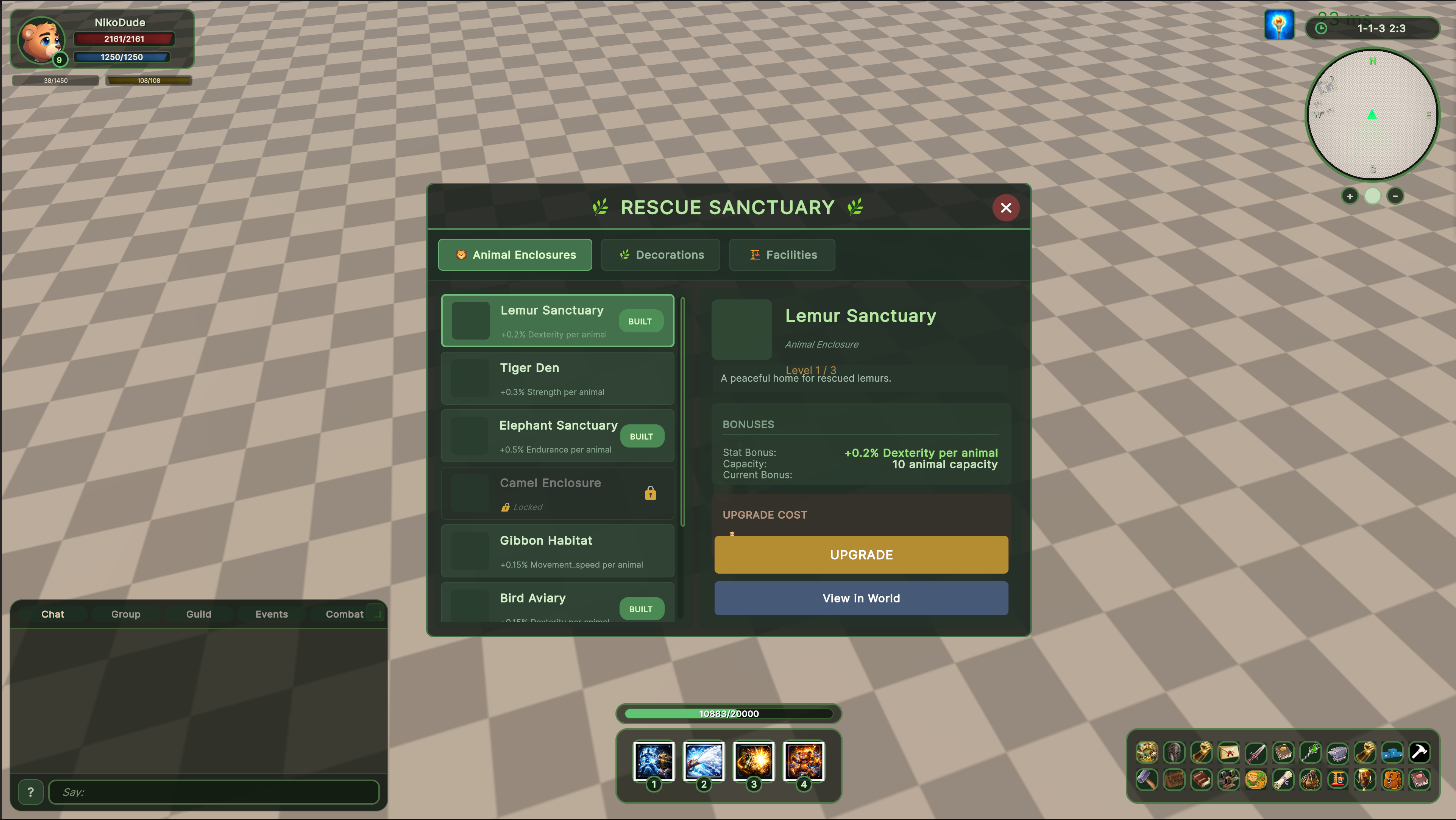Activate the ability in hotbar slot 1
This screenshot has height=820, width=1456.
click(x=654, y=761)
